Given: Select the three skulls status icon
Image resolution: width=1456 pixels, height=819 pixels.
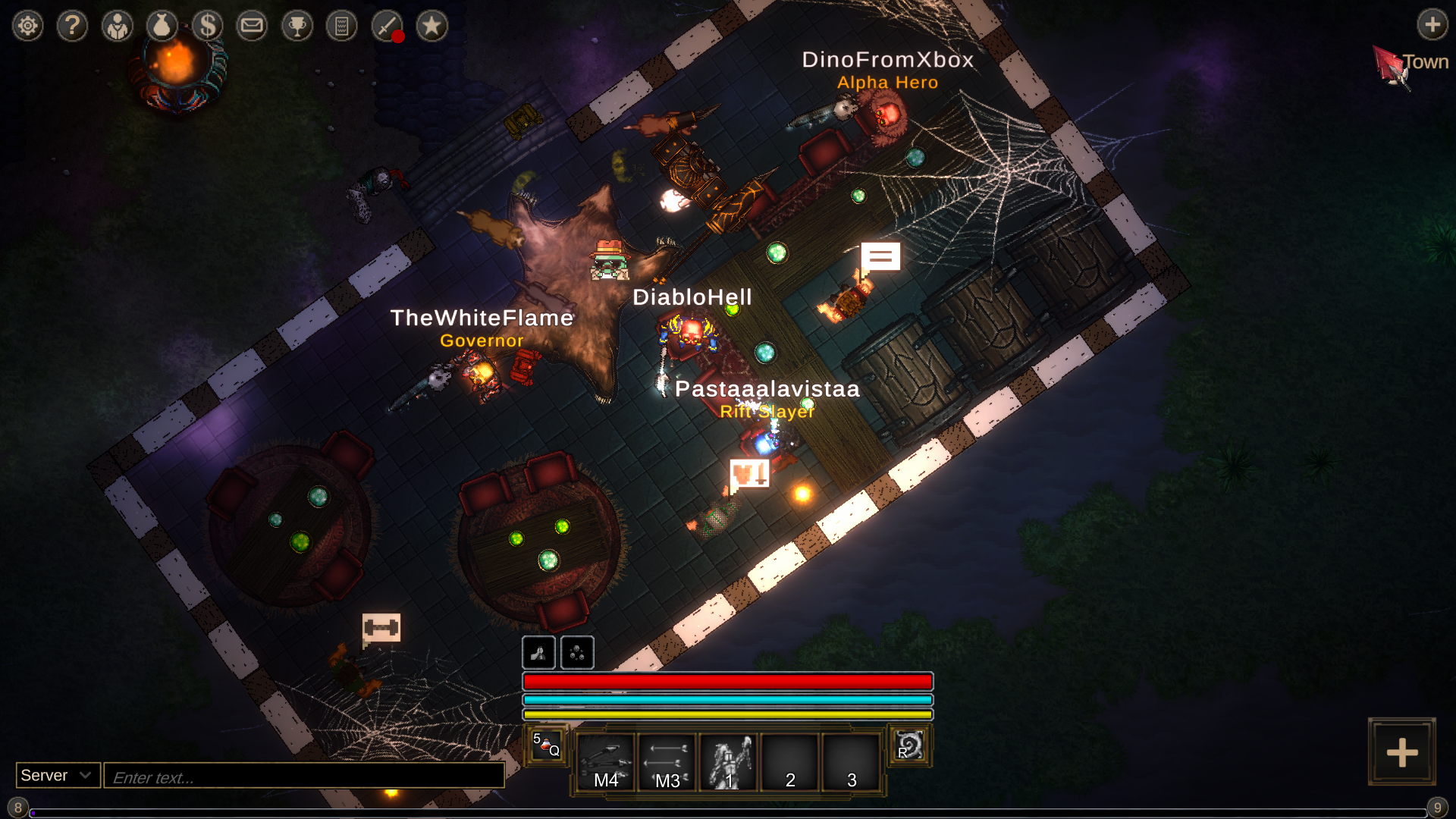Looking at the screenshot, I should tap(577, 652).
